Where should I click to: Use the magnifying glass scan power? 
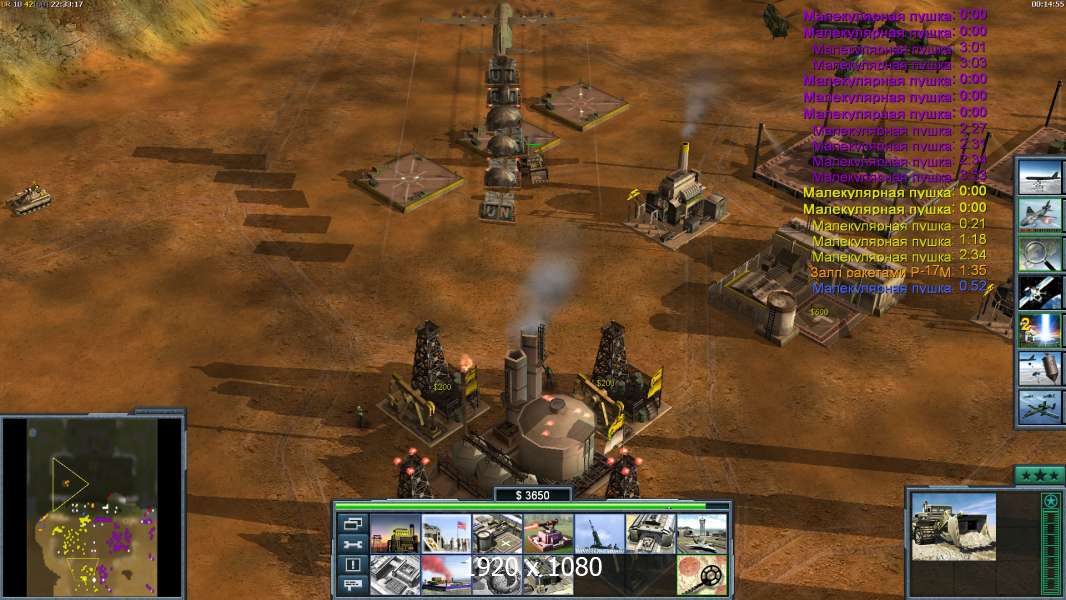[x=1040, y=253]
